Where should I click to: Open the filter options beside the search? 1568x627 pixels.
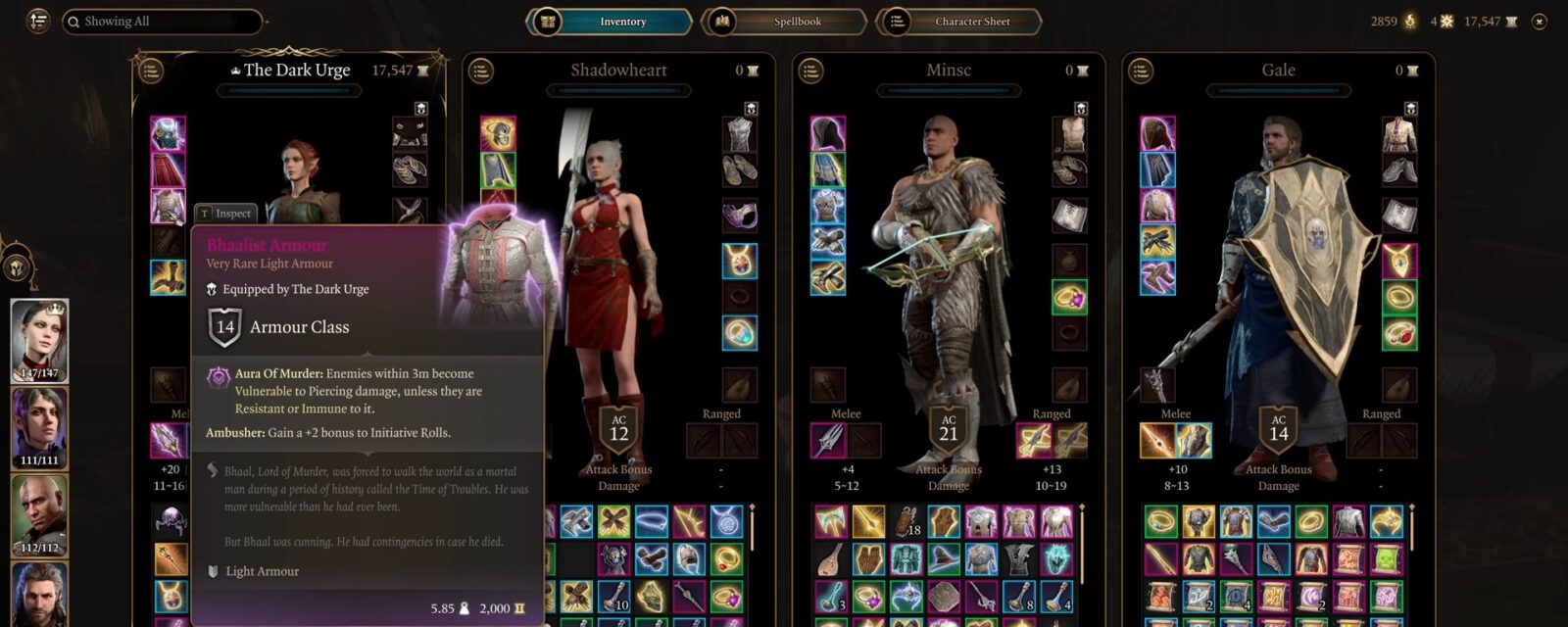click(38, 21)
